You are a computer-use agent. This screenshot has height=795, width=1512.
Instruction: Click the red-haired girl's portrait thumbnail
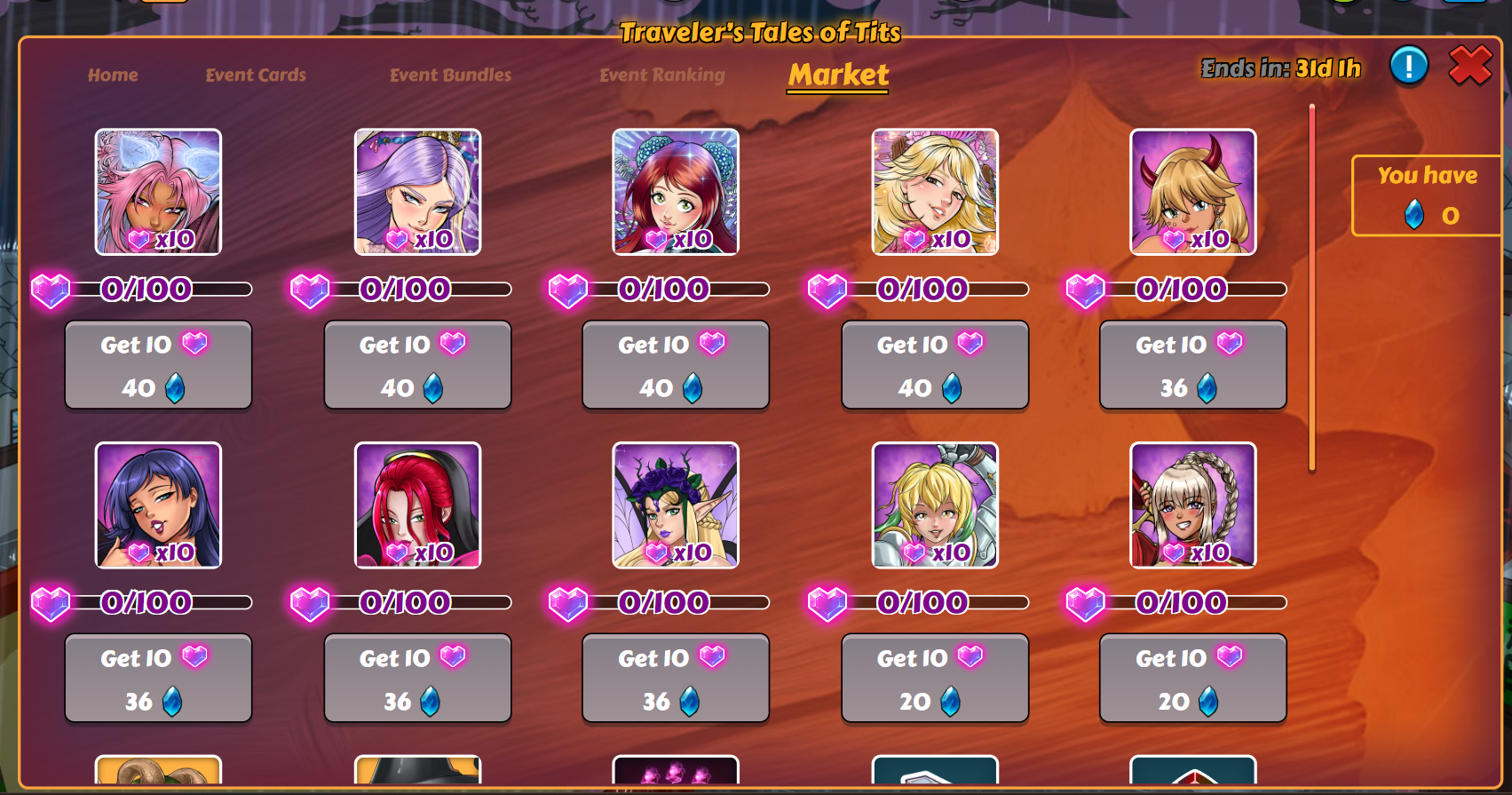[x=675, y=191]
